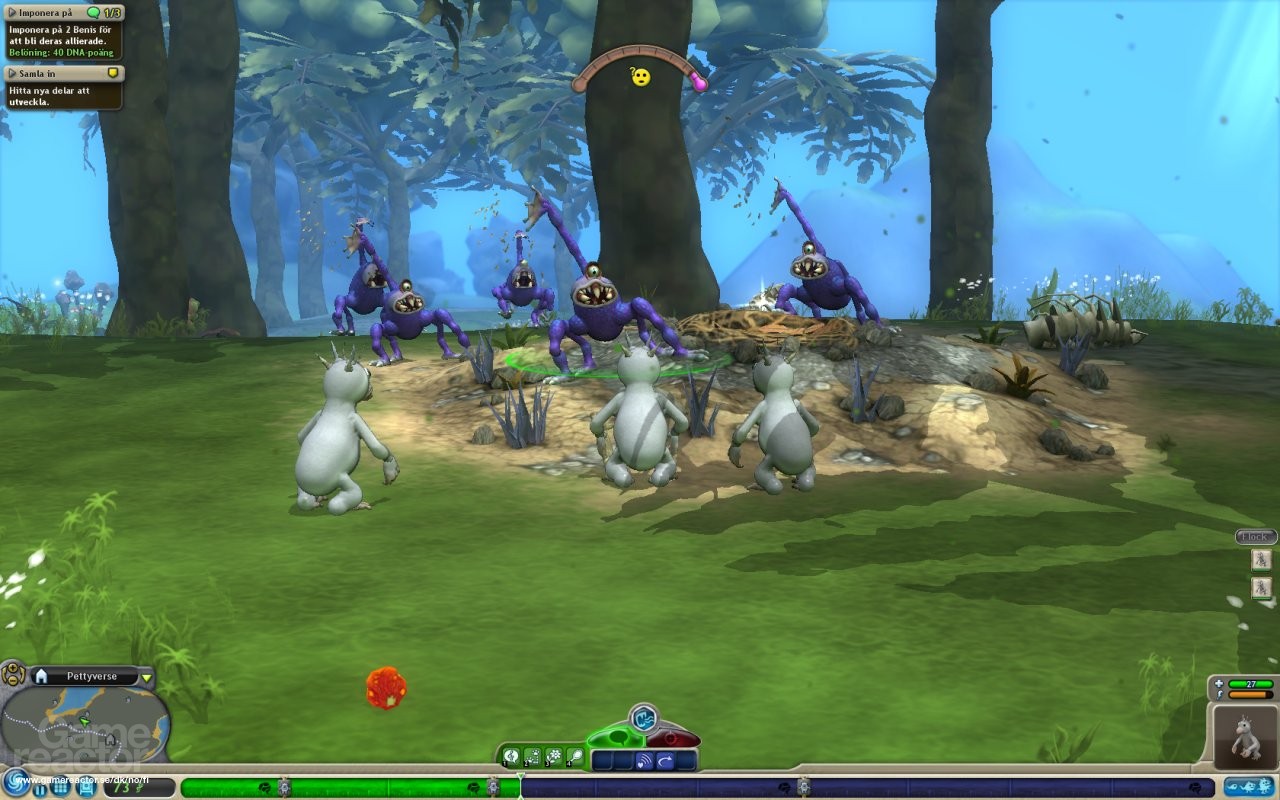Select the Sing social ability in slot 1
This screenshot has width=1280, height=800.
(511, 756)
